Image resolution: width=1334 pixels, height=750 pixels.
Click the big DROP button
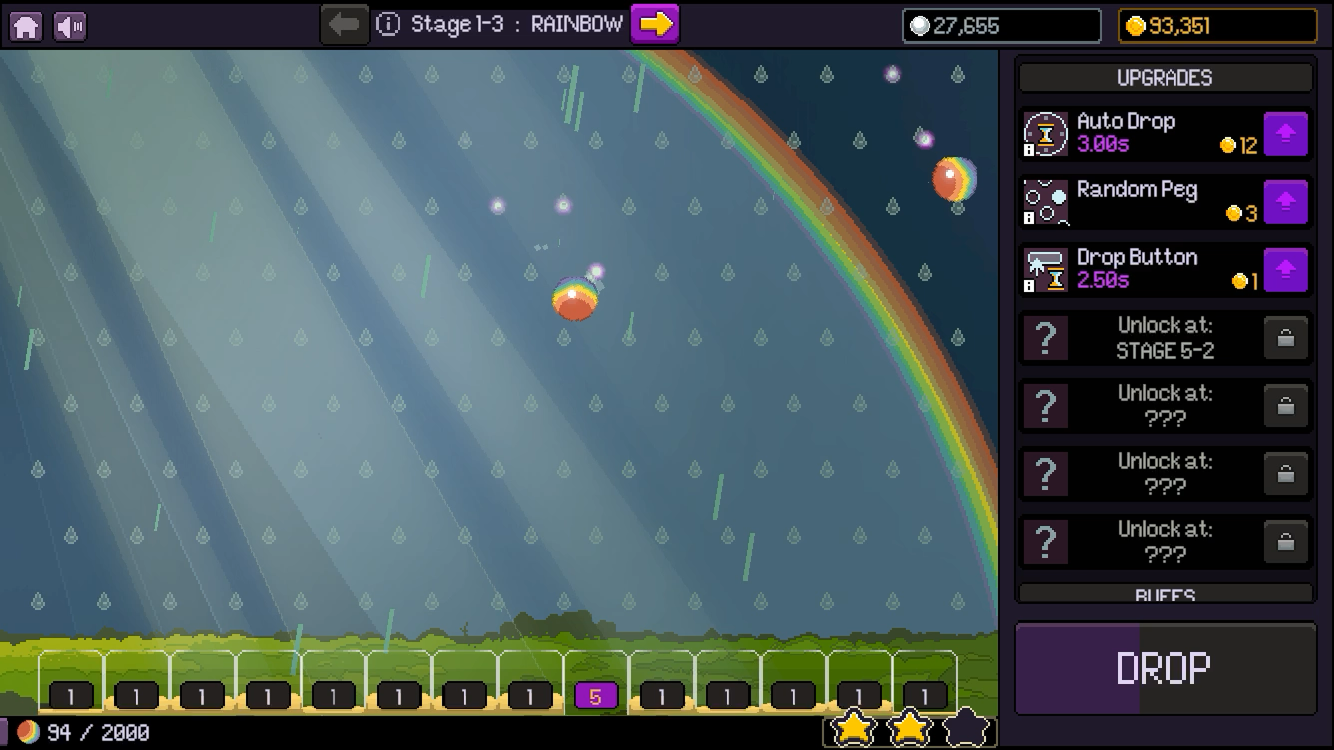pos(1165,668)
